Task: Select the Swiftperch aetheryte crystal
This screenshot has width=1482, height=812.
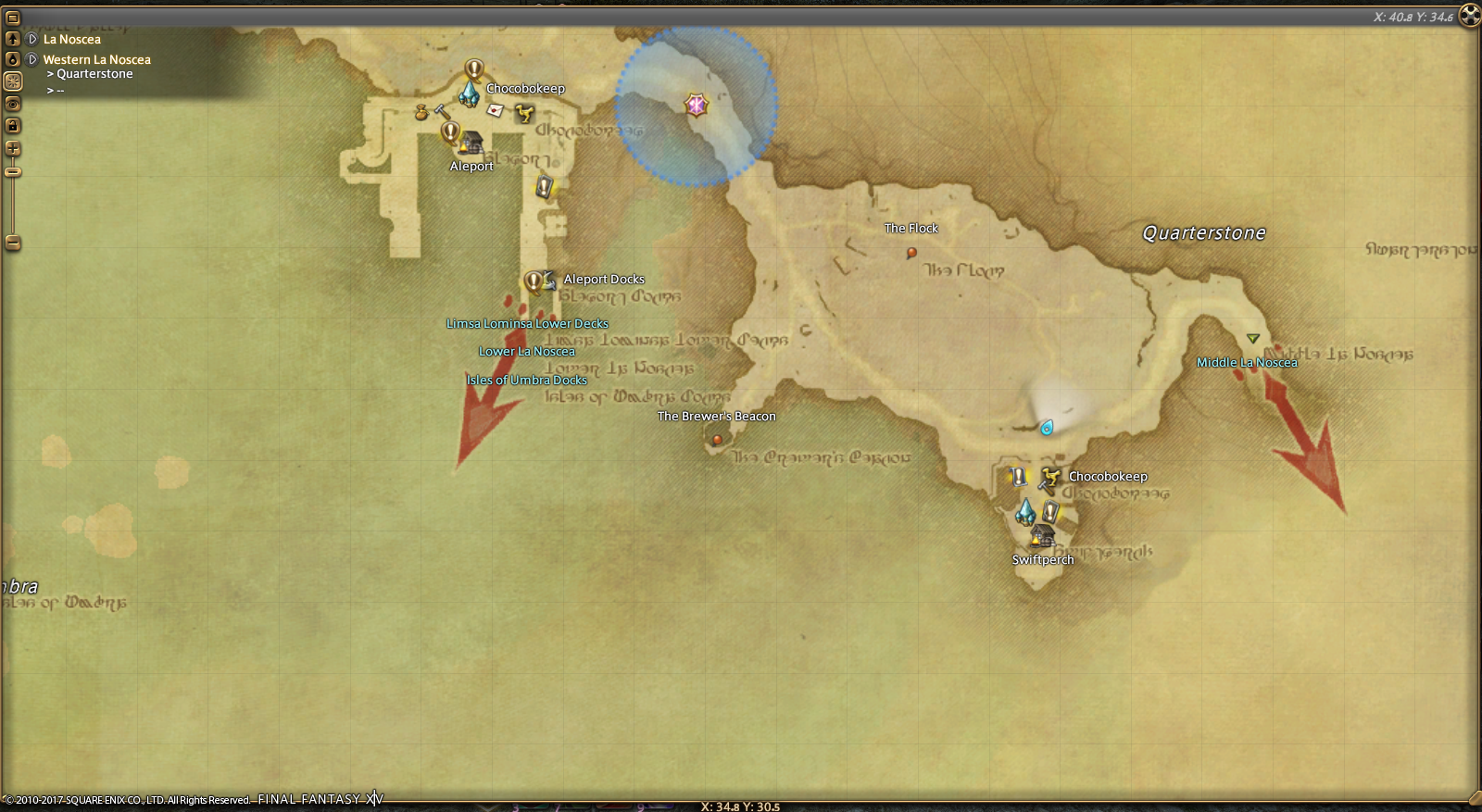Action: point(1024,511)
